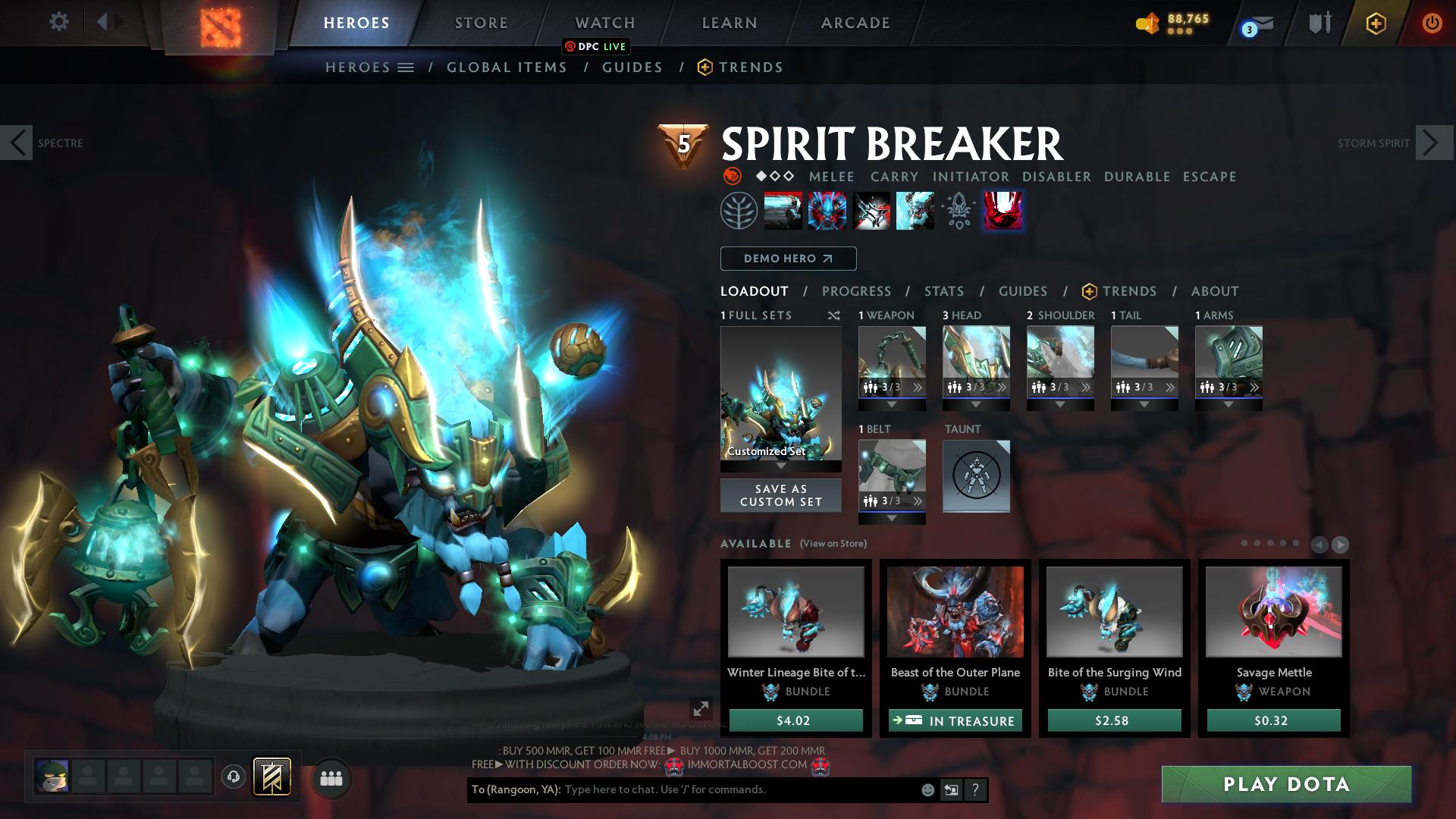
Task: Click the Dota Plus hexagon icon
Action: point(1376,24)
